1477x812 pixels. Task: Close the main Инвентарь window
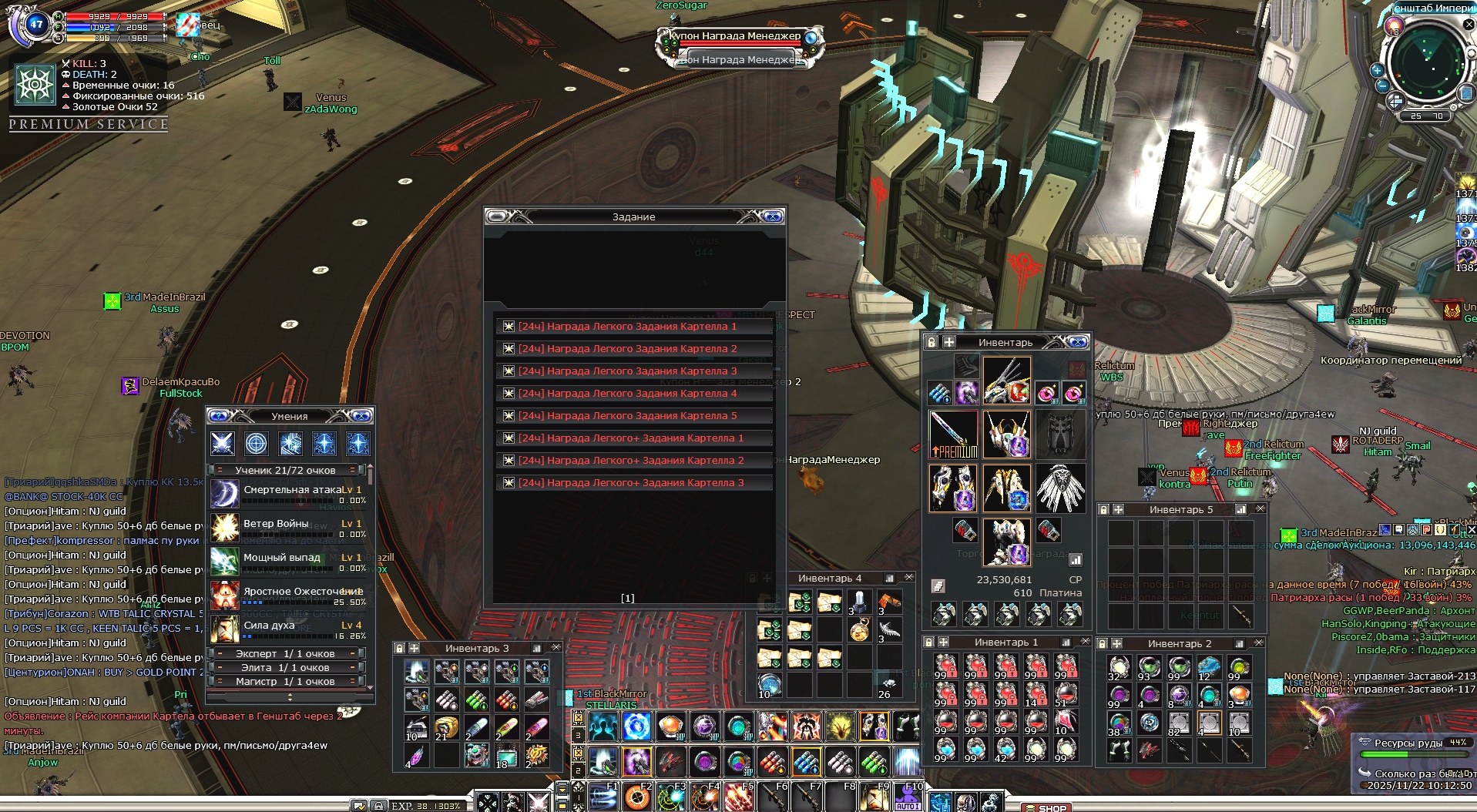tap(1078, 342)
